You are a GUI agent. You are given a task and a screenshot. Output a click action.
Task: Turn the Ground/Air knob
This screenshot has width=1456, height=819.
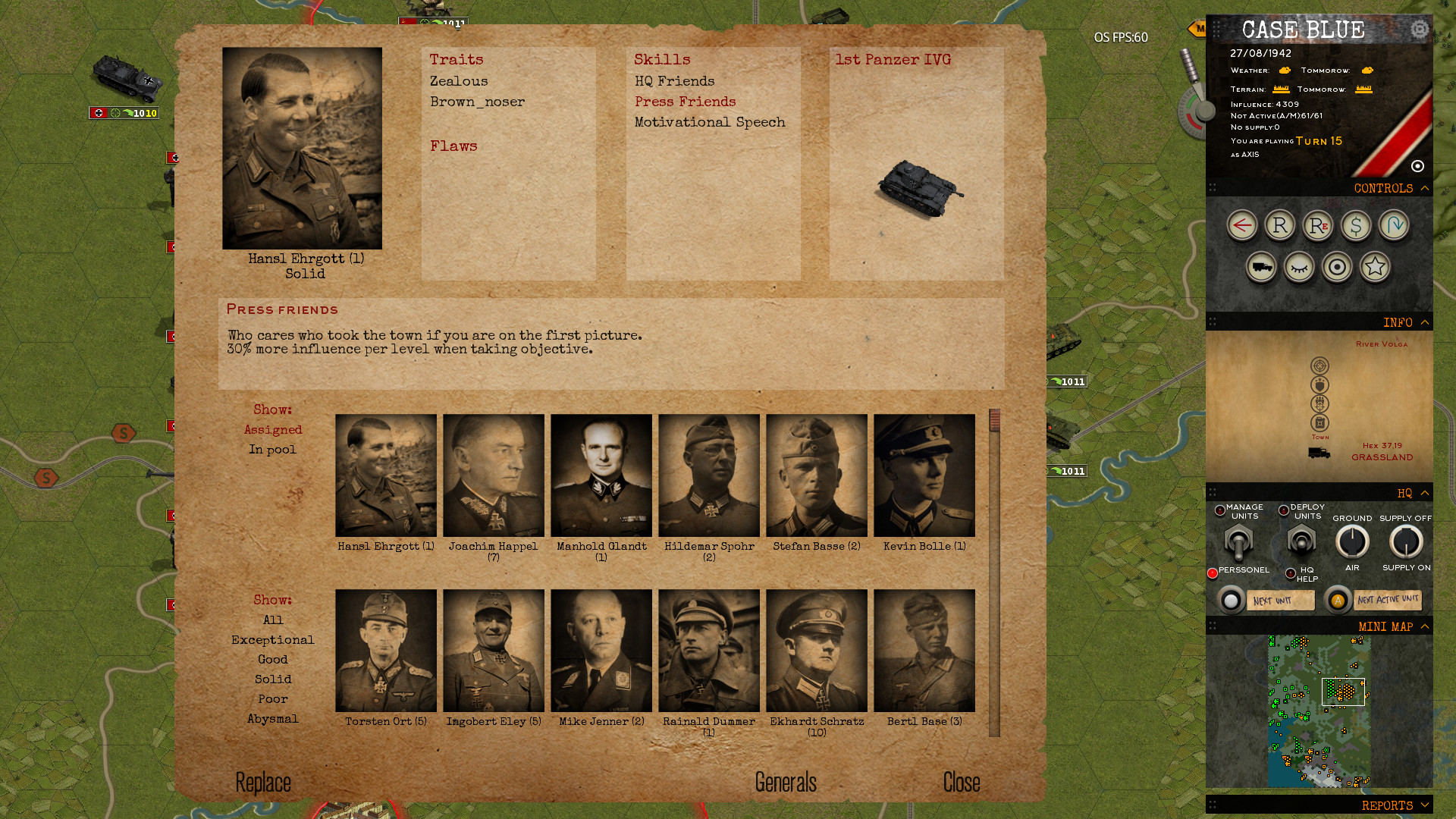click(x=1353, y=542)
